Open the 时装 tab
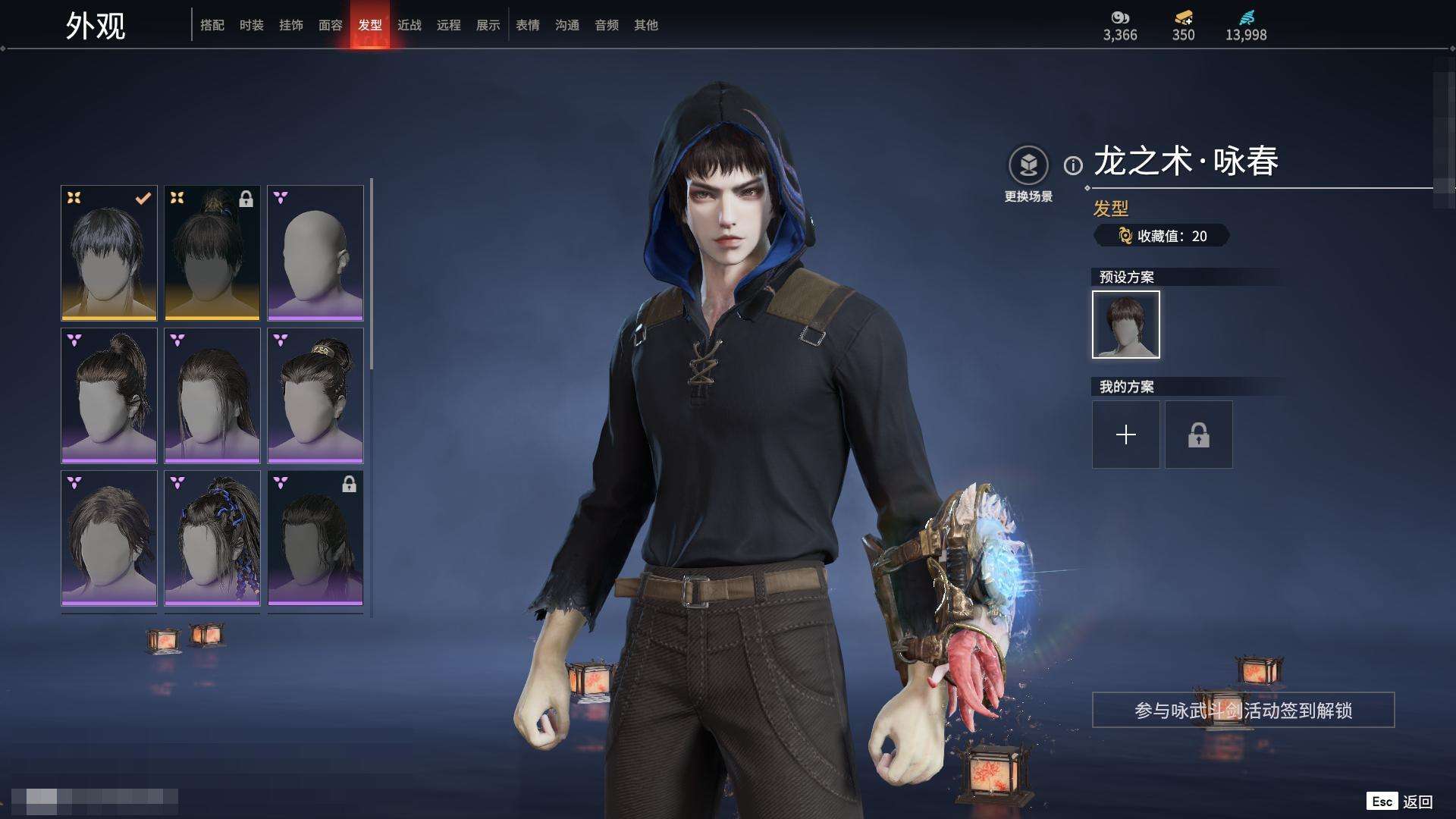 point(252,25)
